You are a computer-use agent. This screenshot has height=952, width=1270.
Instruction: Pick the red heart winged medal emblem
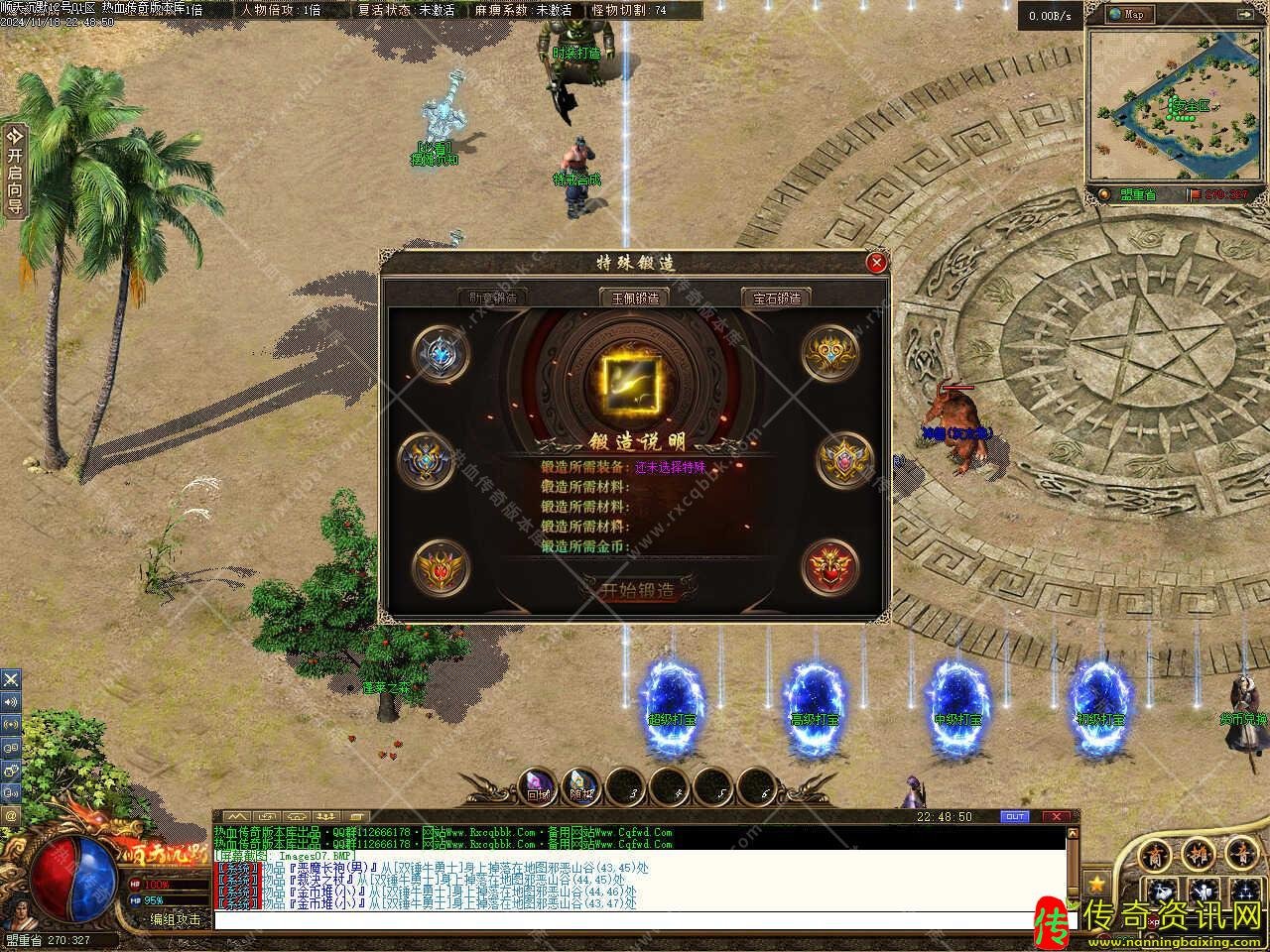829,567
